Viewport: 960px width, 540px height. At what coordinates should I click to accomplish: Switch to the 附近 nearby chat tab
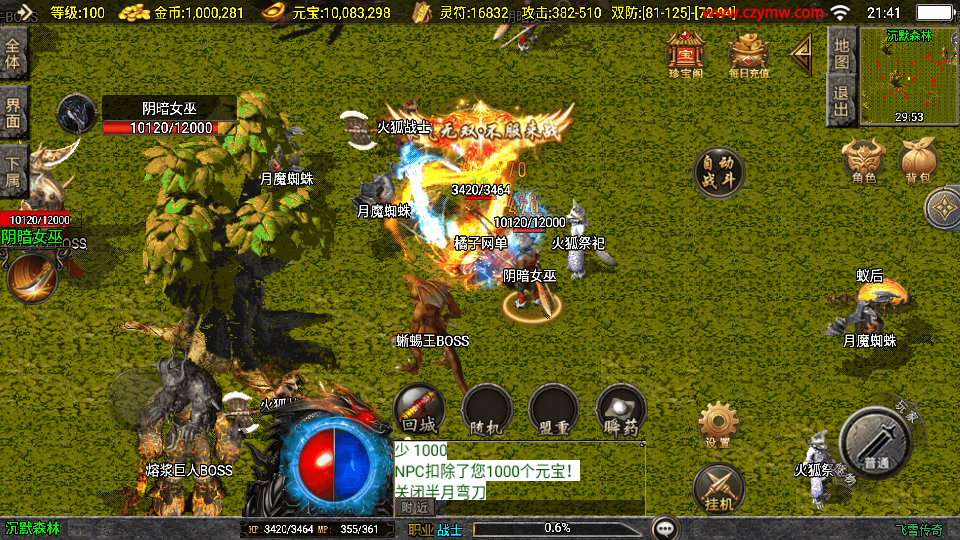413,508
